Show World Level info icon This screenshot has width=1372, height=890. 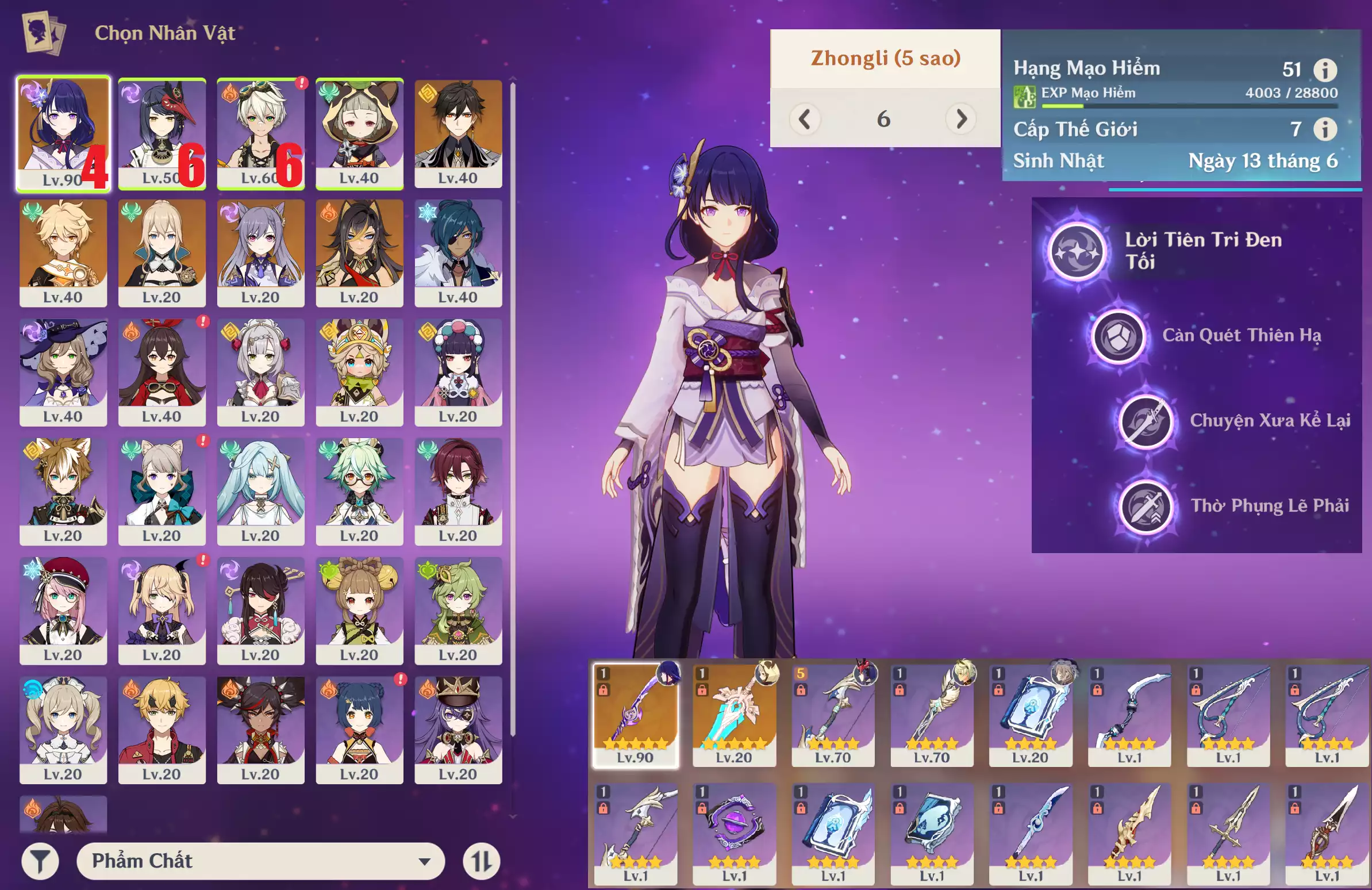click(1325, 129)
